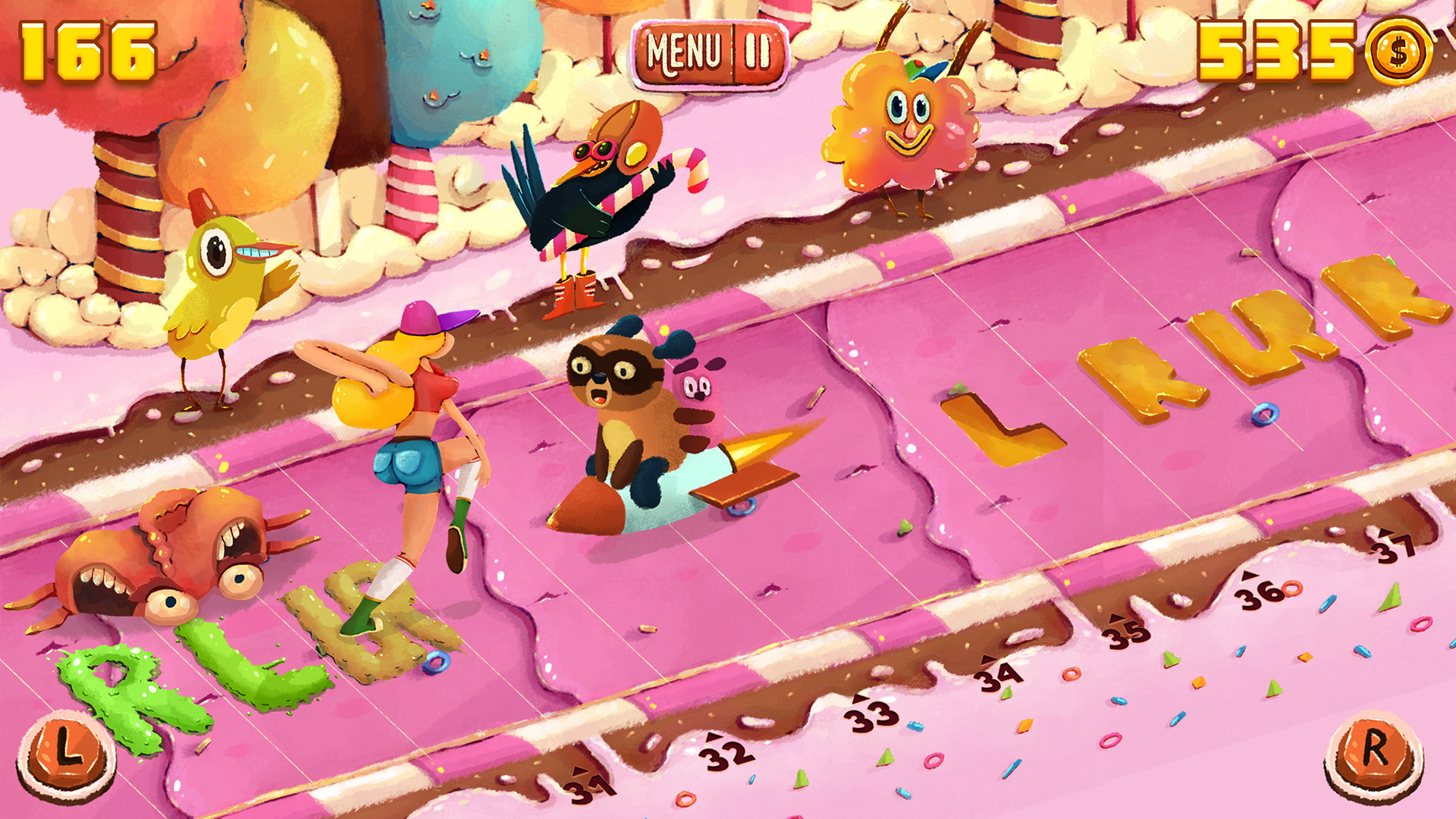Click the pause icon next to MENU

point(757,52)
